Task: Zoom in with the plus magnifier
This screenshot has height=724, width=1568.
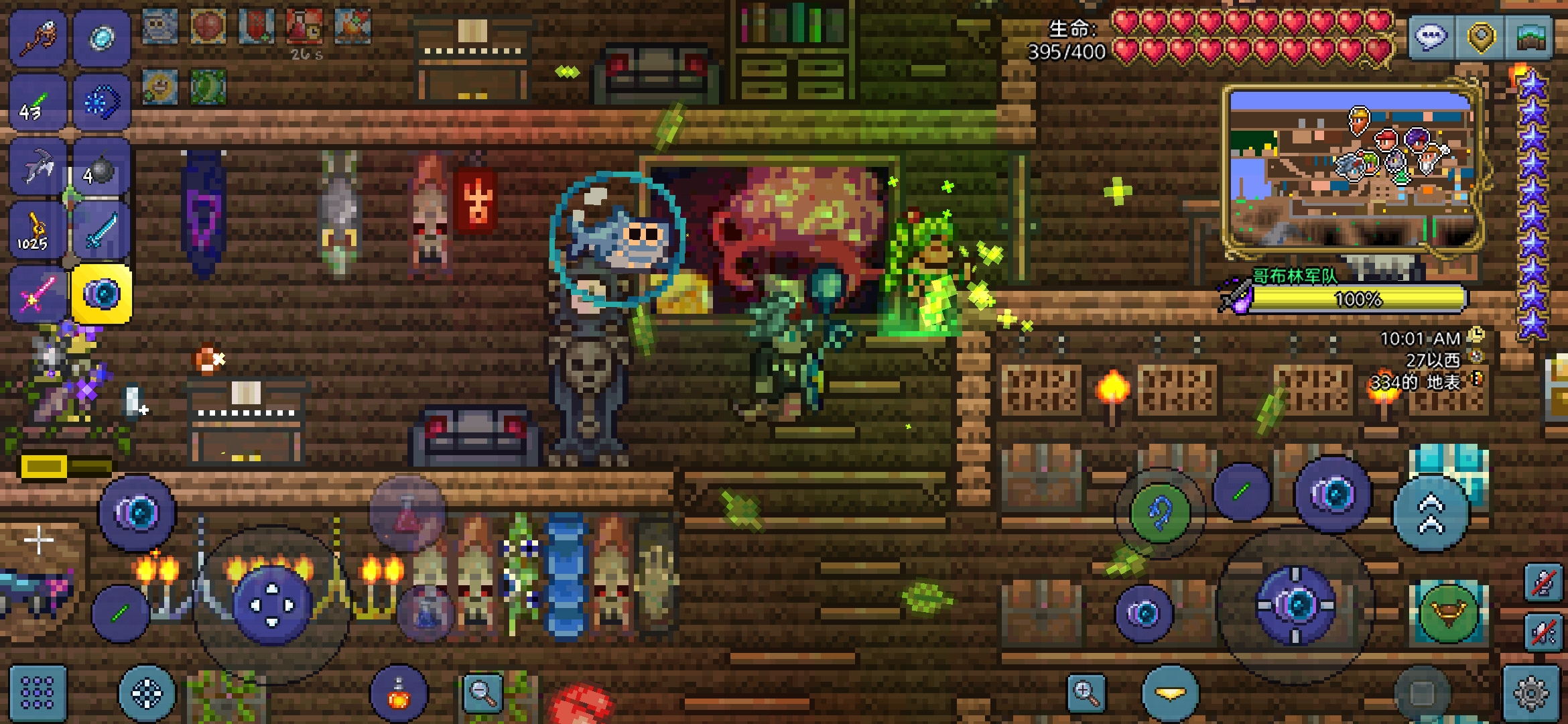Action: point(1086,692)
